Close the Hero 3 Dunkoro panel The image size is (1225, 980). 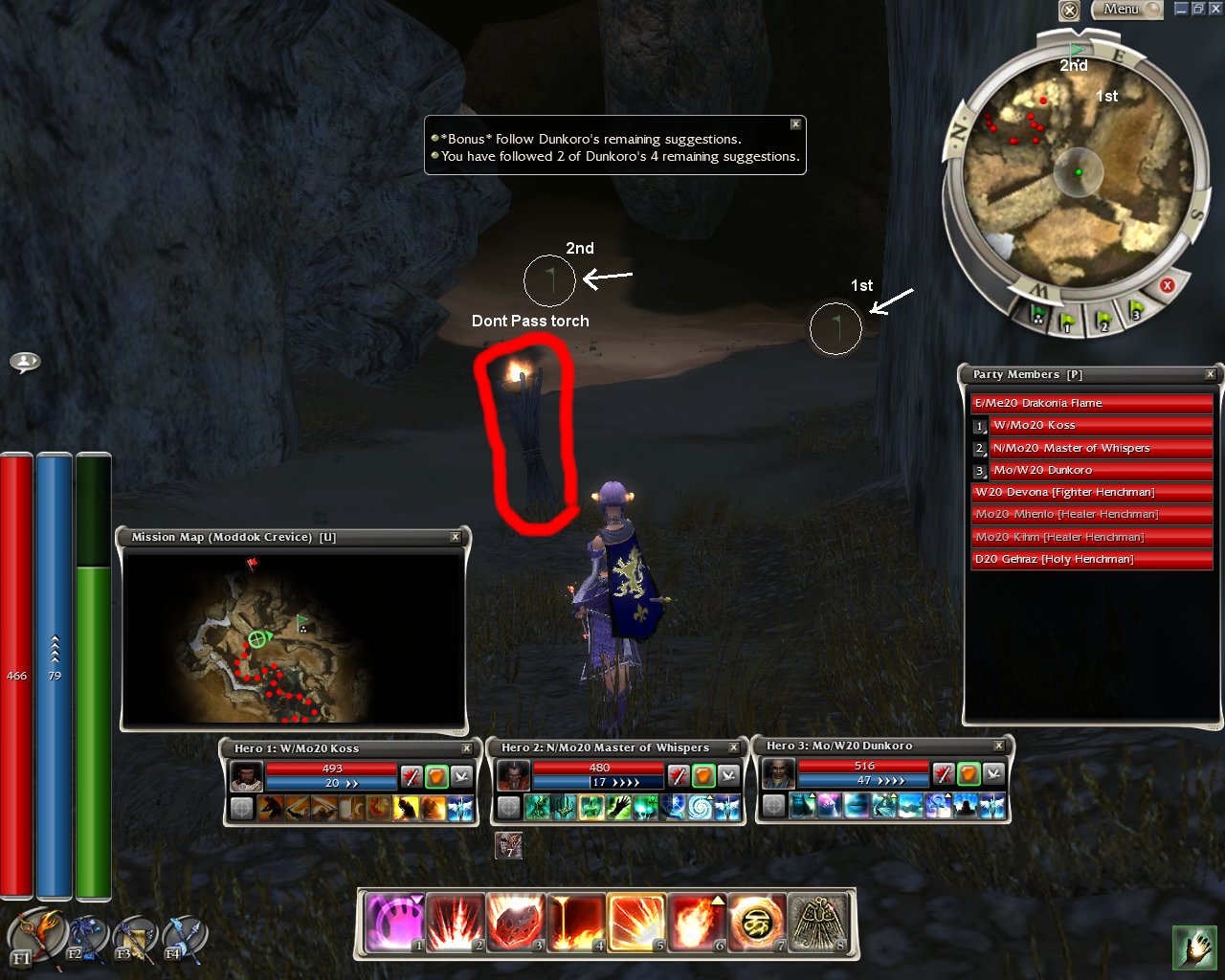point(999,746)
